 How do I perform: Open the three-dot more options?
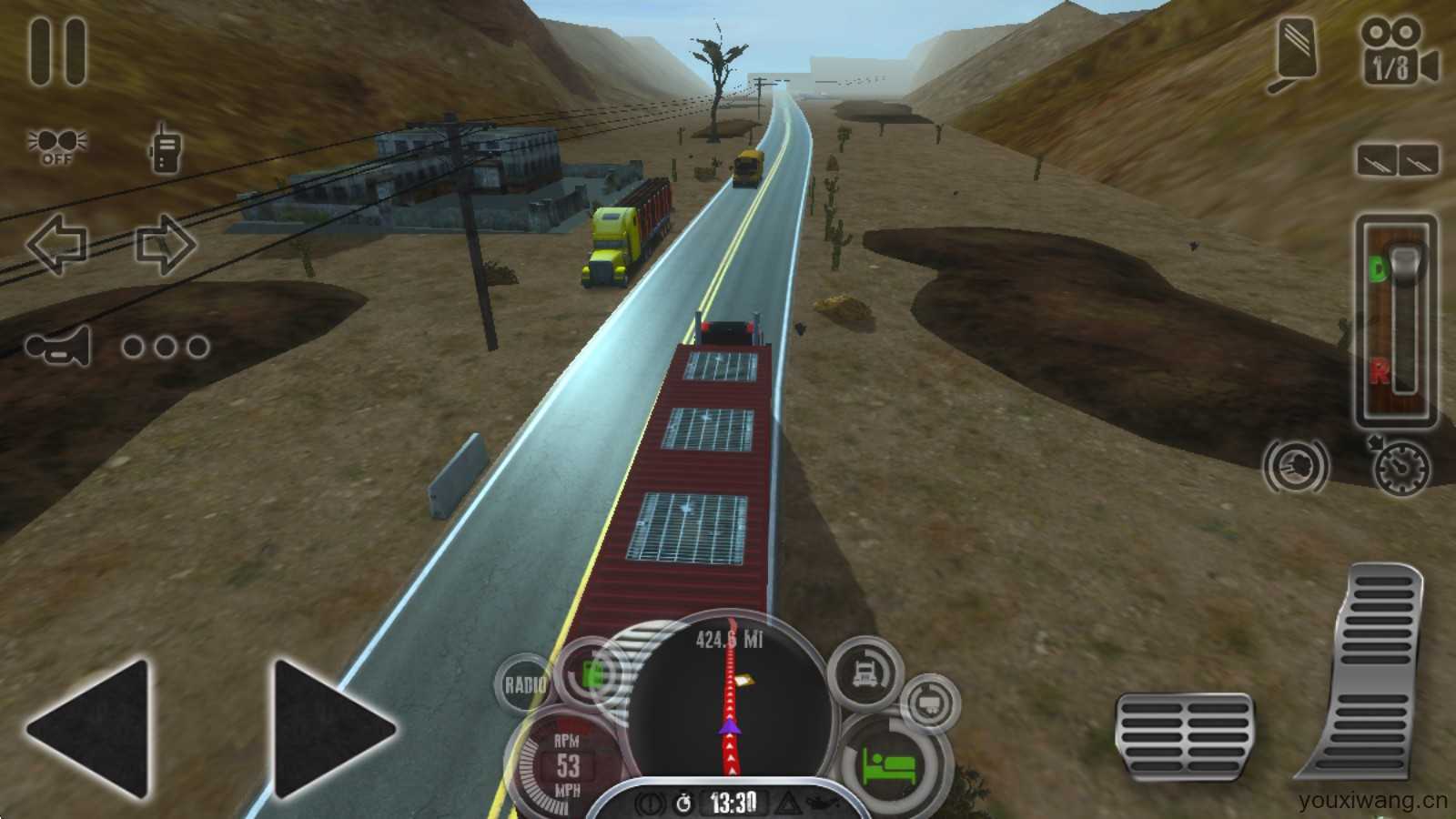166,346
